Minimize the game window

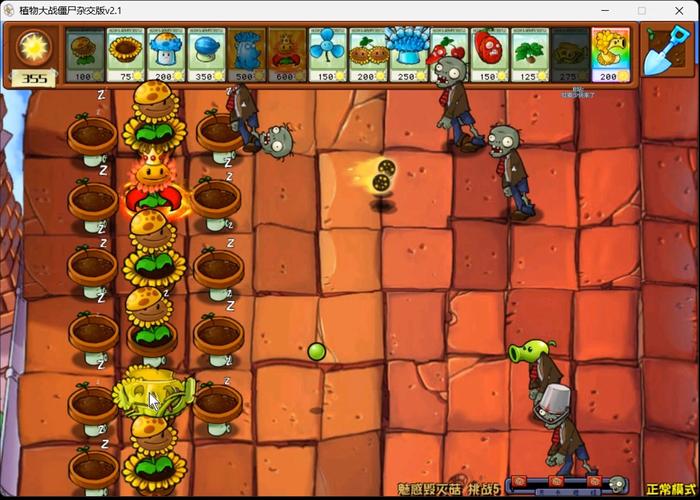click(596, 10)
